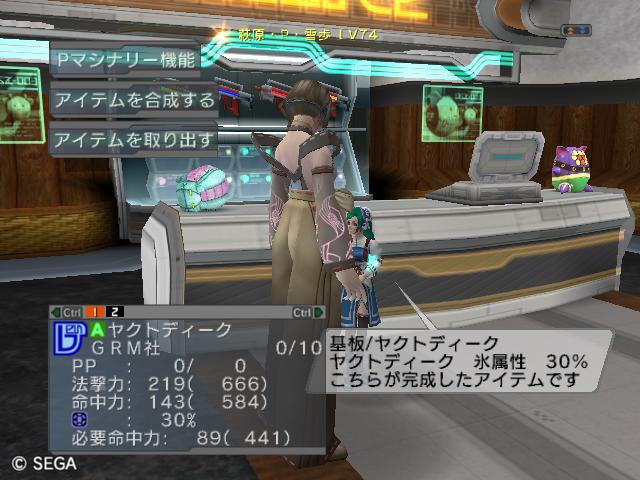This screenshot has height=480, width=640.
Task: Choose アイテムを合成する to synthesize items
Action: 133,100
